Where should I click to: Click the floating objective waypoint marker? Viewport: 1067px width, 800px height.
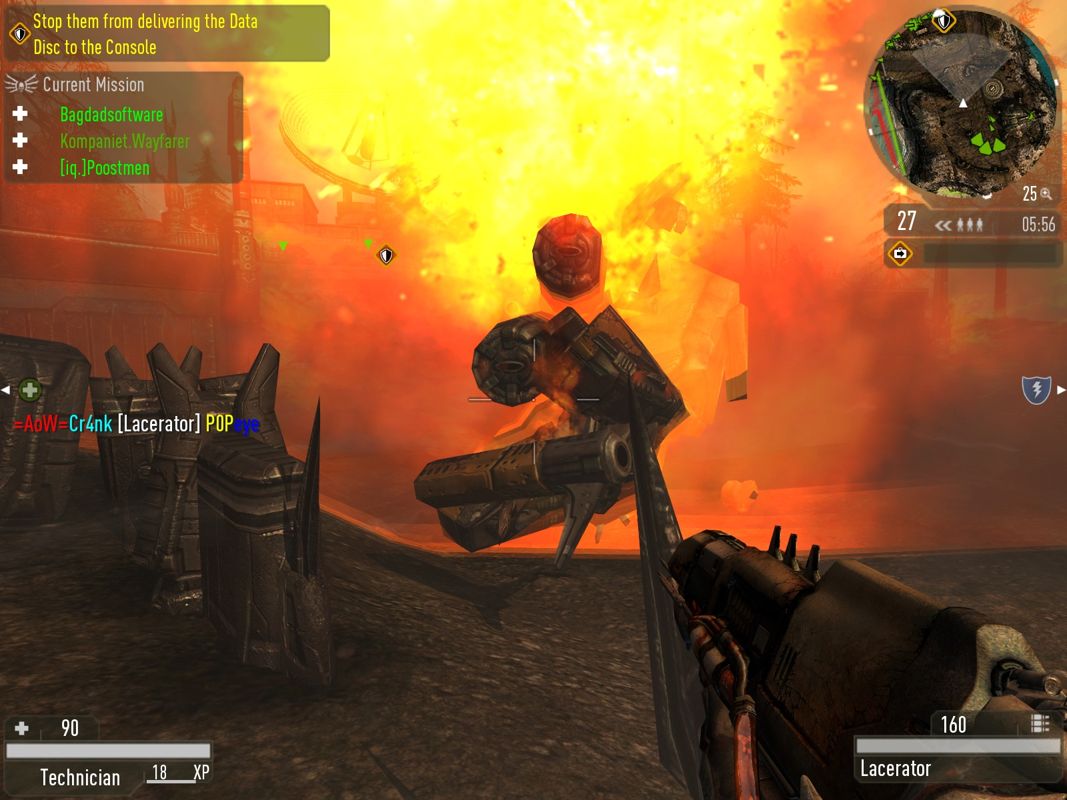[386, 256]
